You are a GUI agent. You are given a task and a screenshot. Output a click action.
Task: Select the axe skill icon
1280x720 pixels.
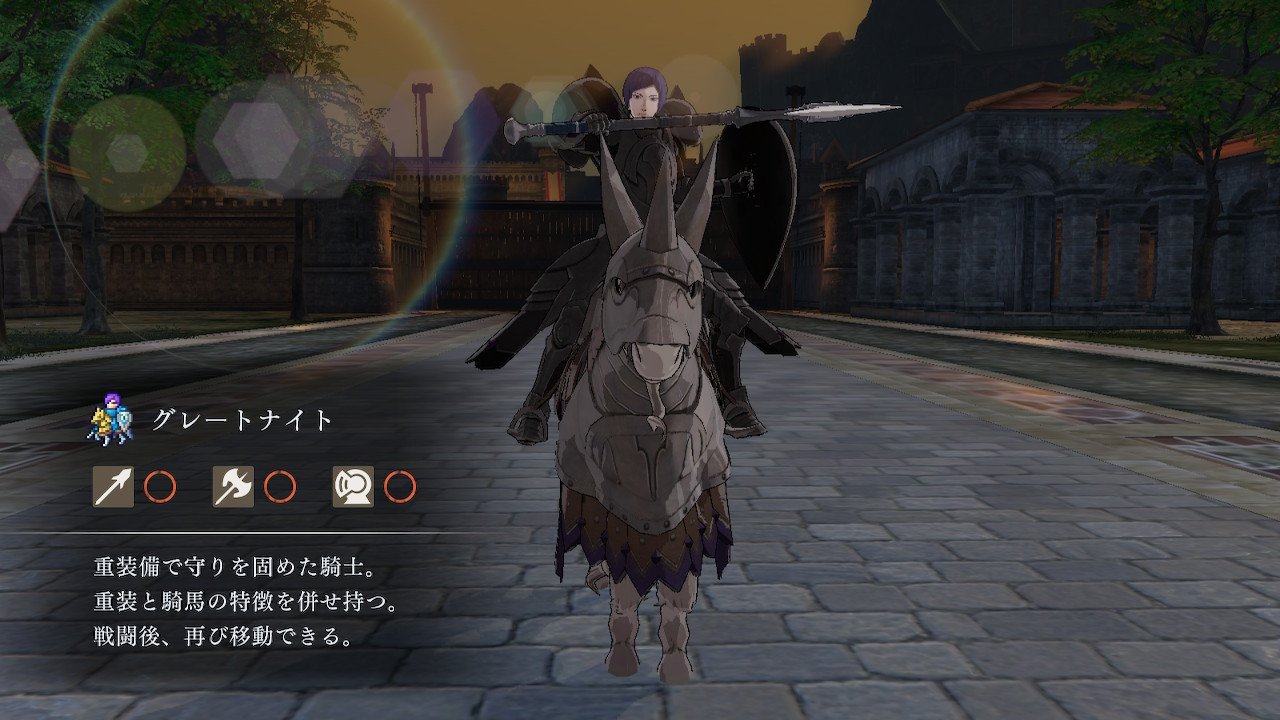coord(233,487)
